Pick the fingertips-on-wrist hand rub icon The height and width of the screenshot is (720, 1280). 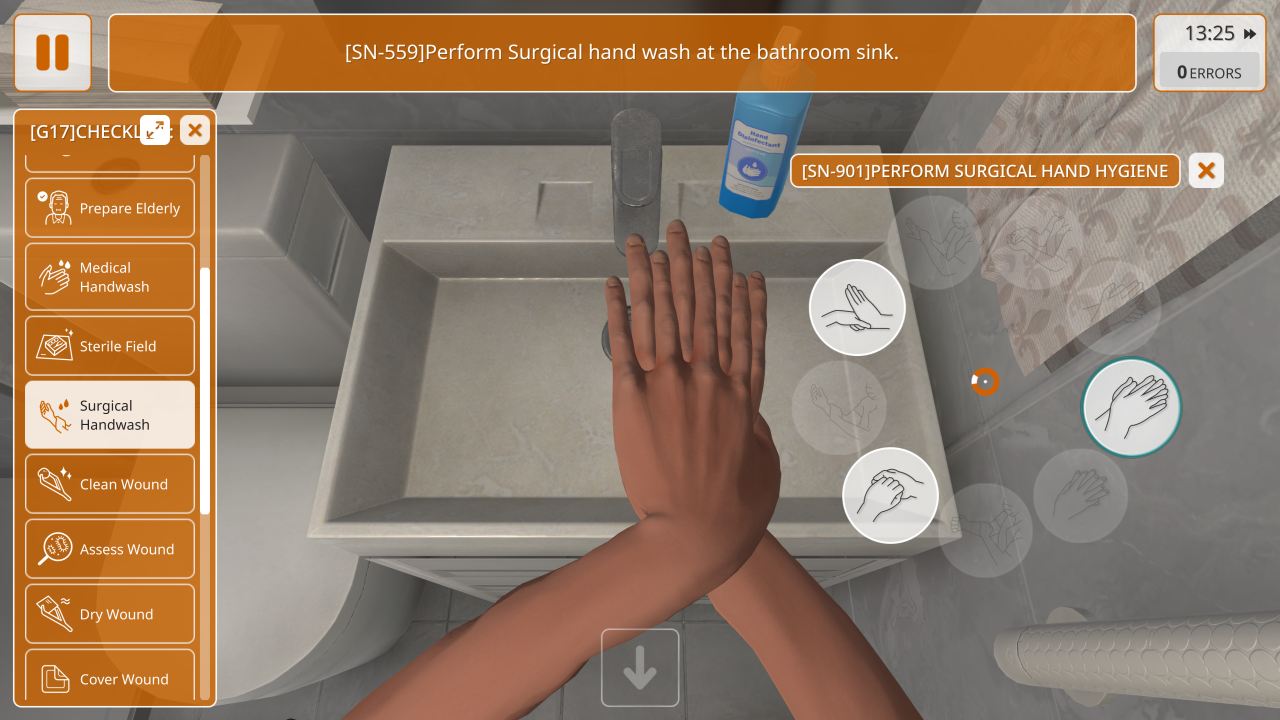pyautogui.click(x=857, y=308)
